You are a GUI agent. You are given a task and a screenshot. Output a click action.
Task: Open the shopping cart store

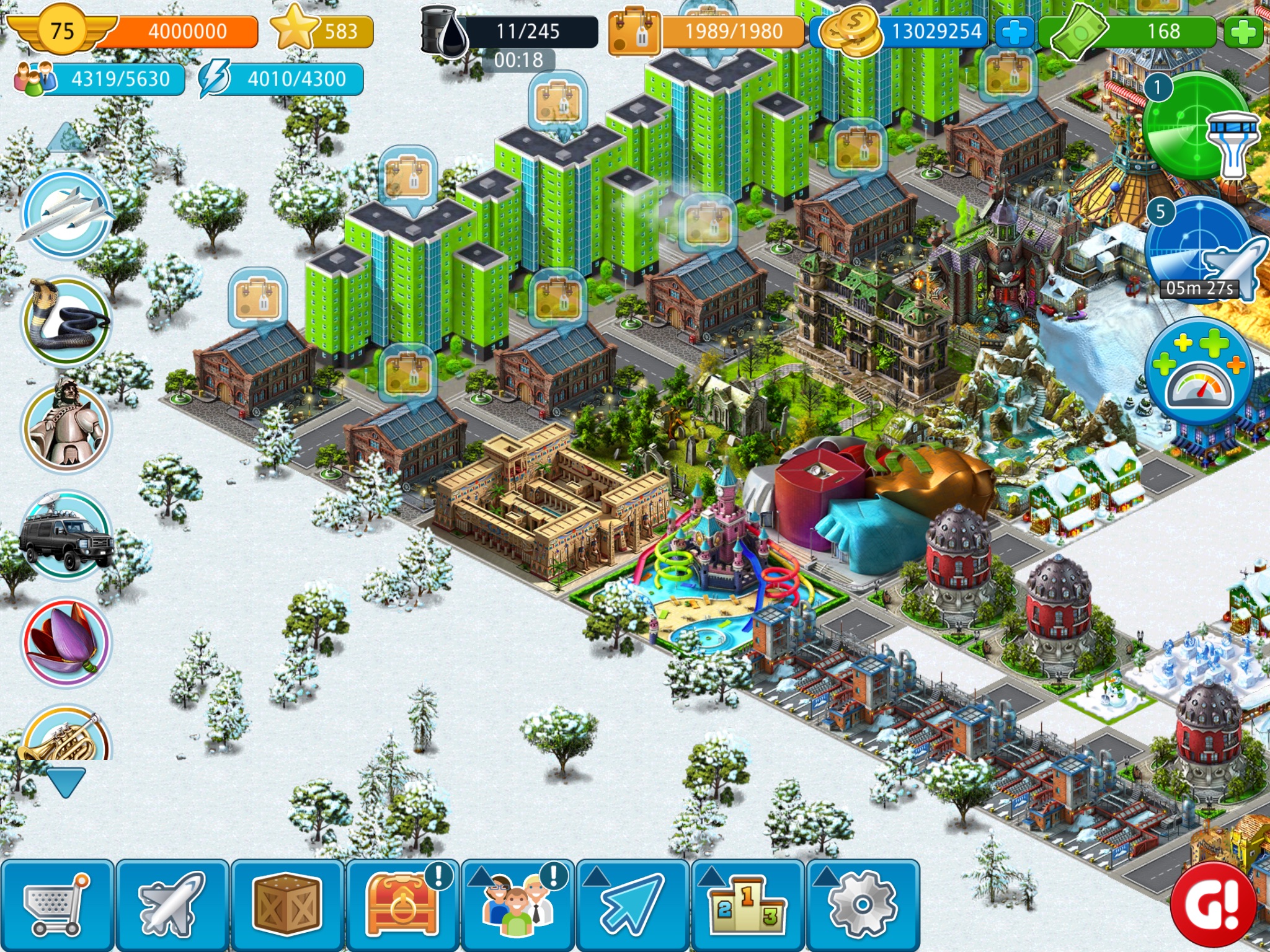click(x=57, y=905)
